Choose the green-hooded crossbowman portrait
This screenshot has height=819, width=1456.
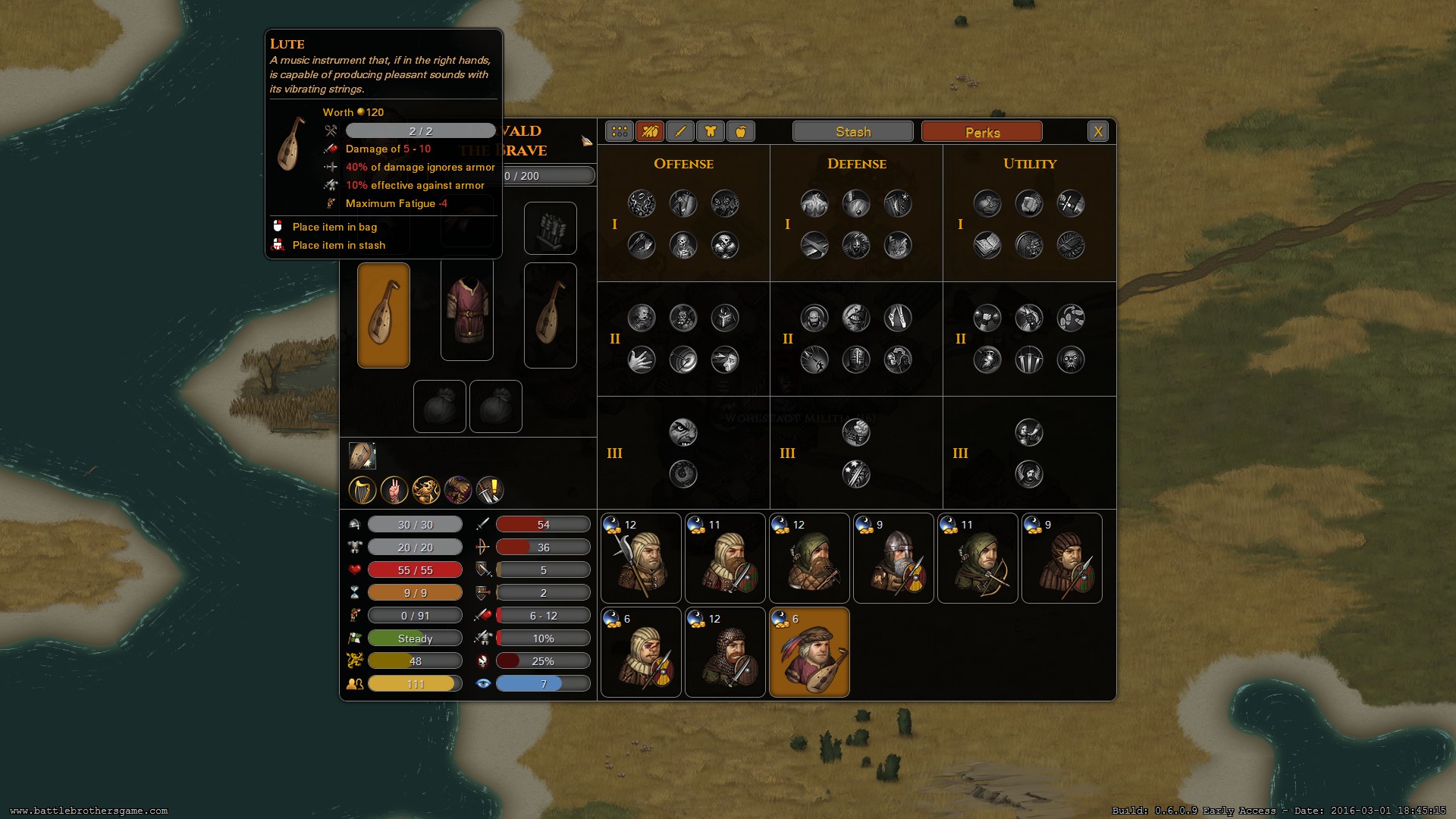[x=809, y=558]
